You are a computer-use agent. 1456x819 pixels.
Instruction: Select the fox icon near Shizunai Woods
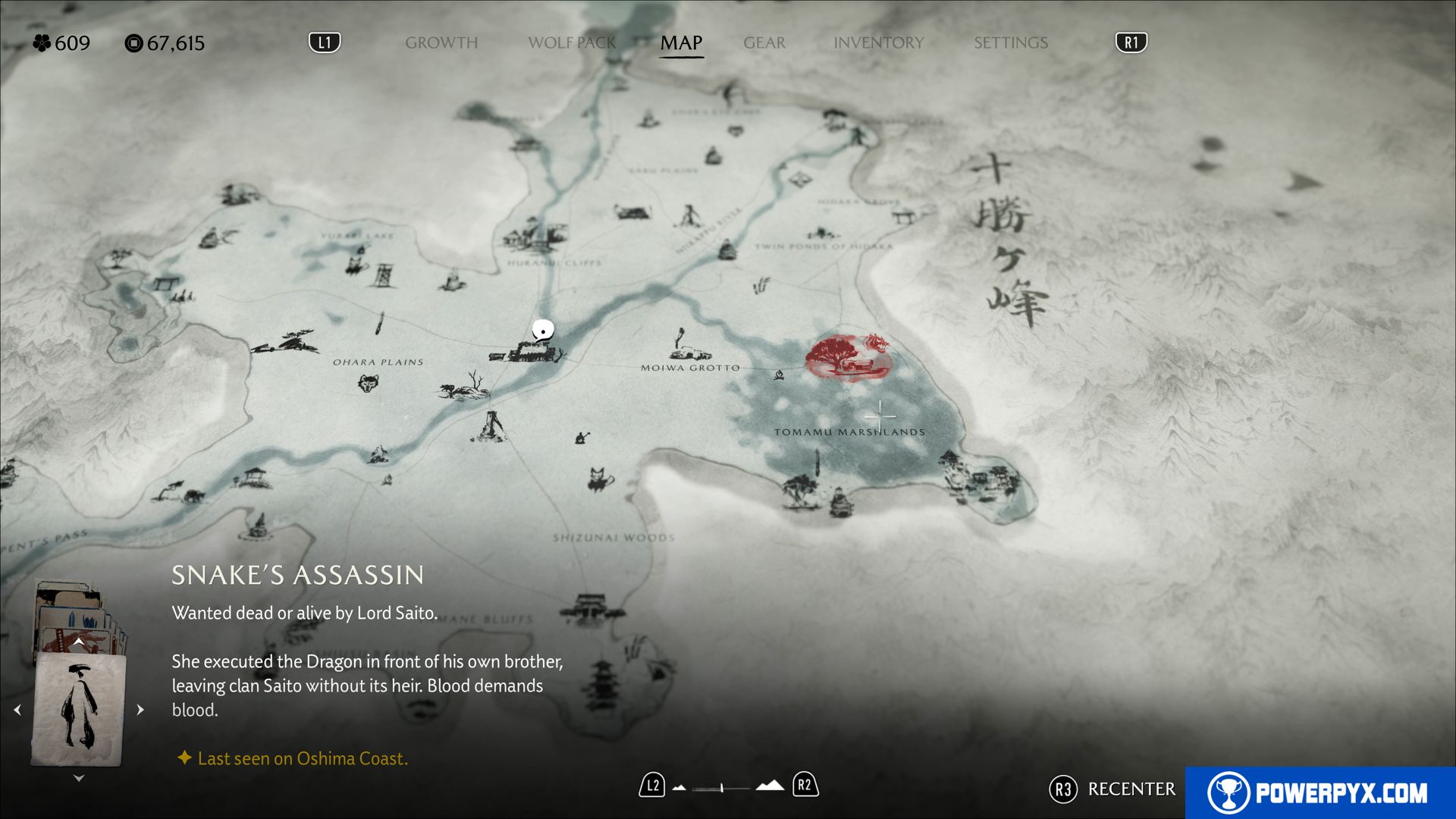pyautogui.click(x=600, y=479)
